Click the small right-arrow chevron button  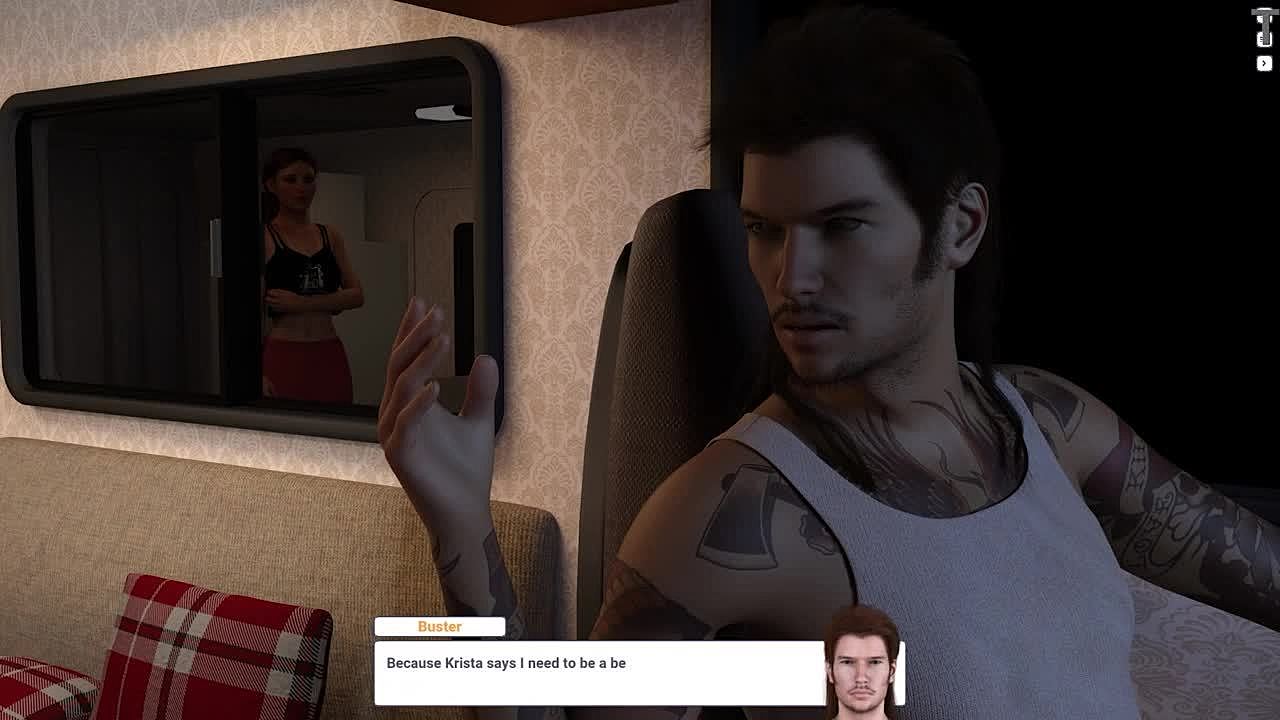1264,64
